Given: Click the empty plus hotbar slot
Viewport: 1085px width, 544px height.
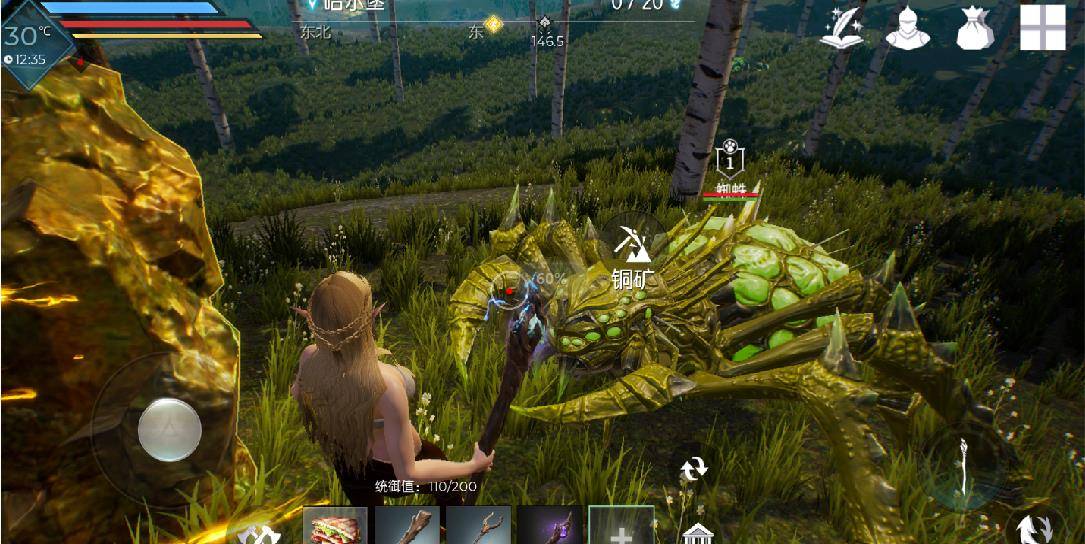Looking at the screenshot, I should (x=621, y=526).
